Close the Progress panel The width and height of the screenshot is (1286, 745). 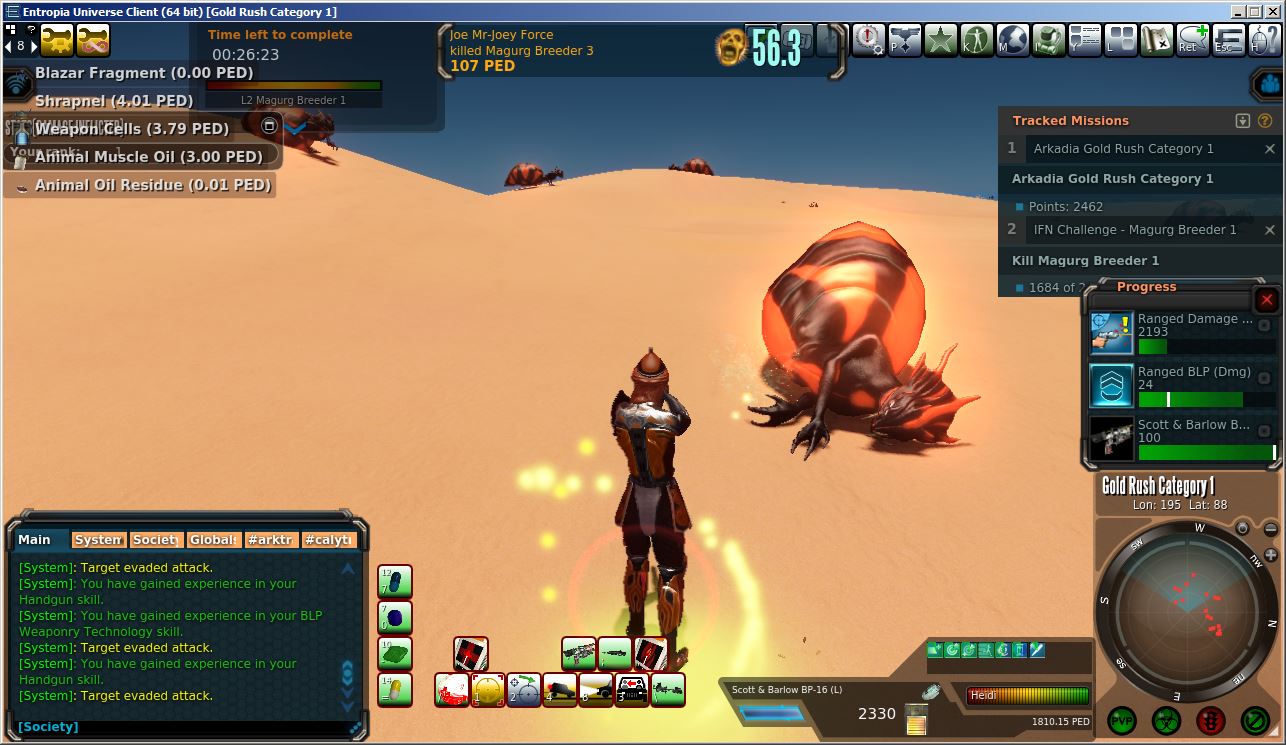click(x=1266, y=300)
